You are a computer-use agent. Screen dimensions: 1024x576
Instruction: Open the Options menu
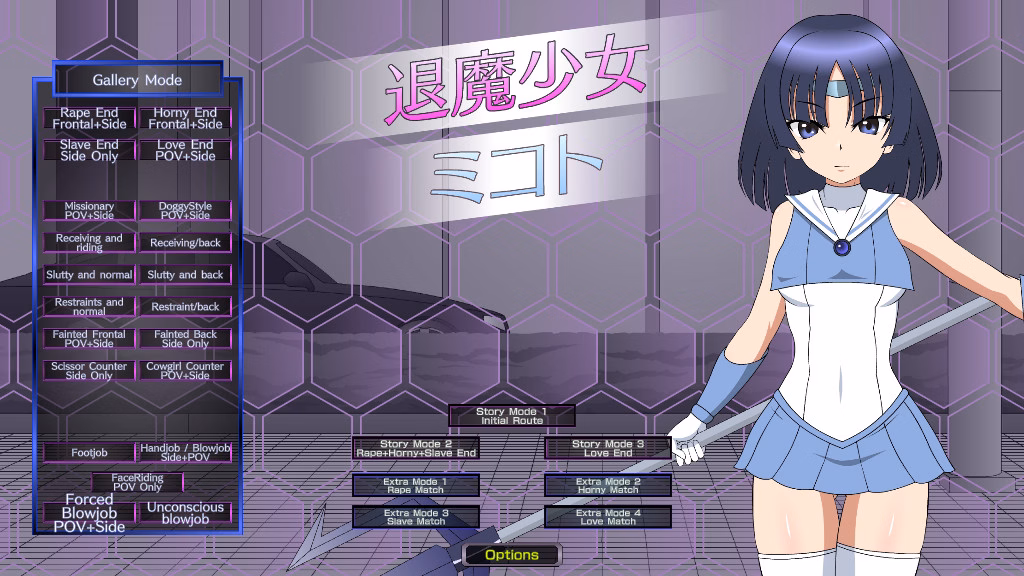(512, 555)
